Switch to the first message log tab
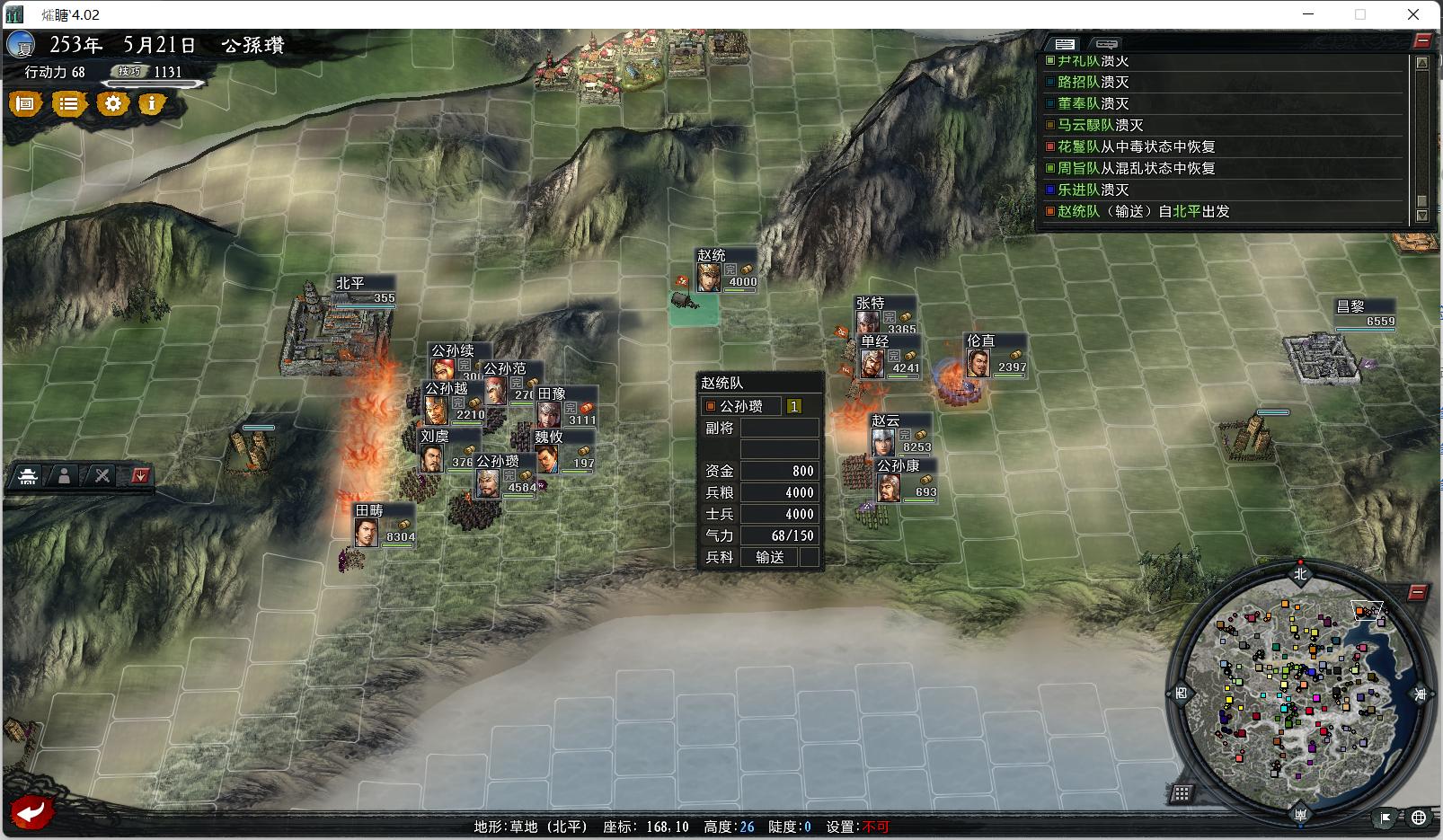1443x840 pixels. pos(1067,42)
